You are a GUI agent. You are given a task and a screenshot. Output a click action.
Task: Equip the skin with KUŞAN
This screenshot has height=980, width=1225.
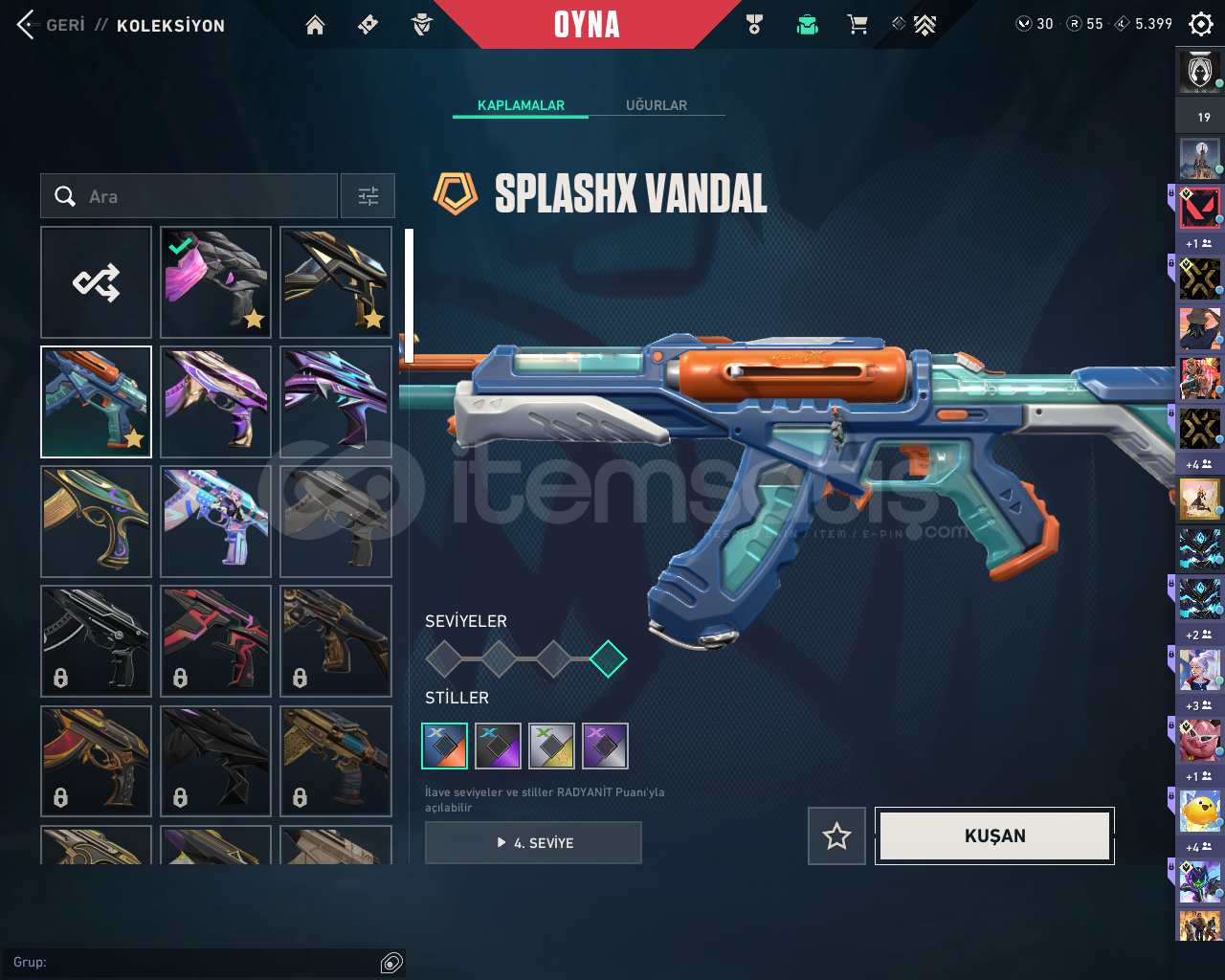click(x=994, y=836)
